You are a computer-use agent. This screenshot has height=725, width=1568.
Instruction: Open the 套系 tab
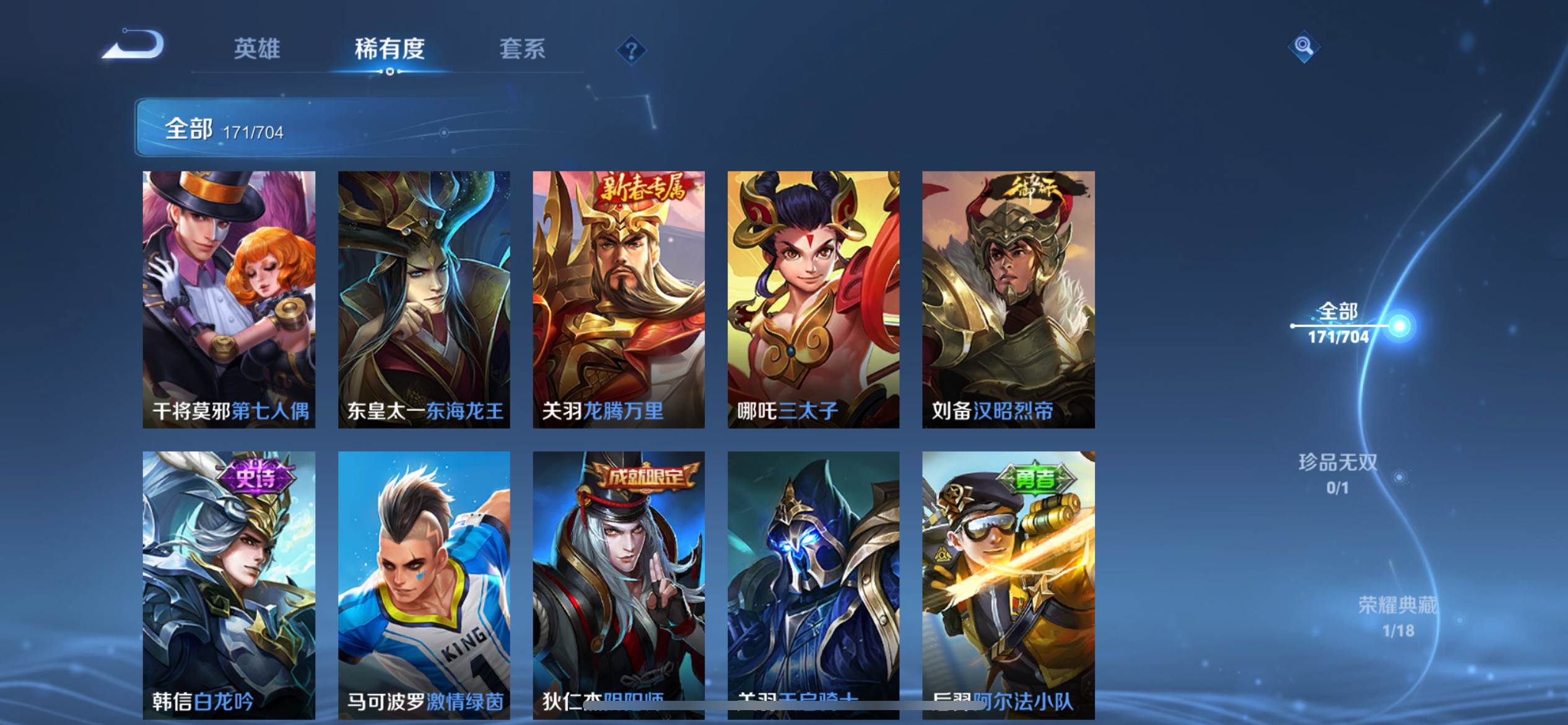522,49
